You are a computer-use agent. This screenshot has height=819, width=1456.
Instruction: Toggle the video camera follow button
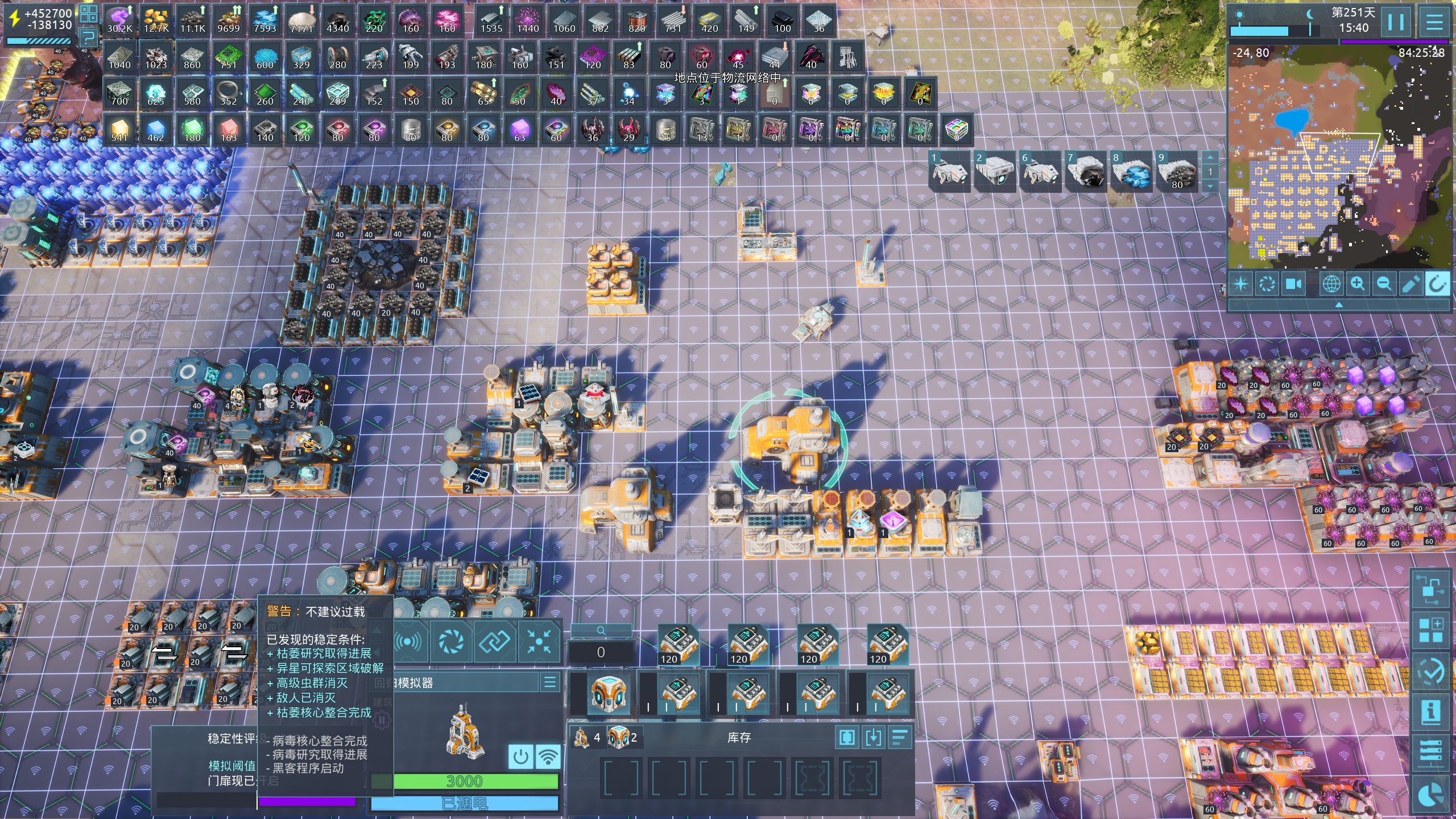pos(1294,283)
